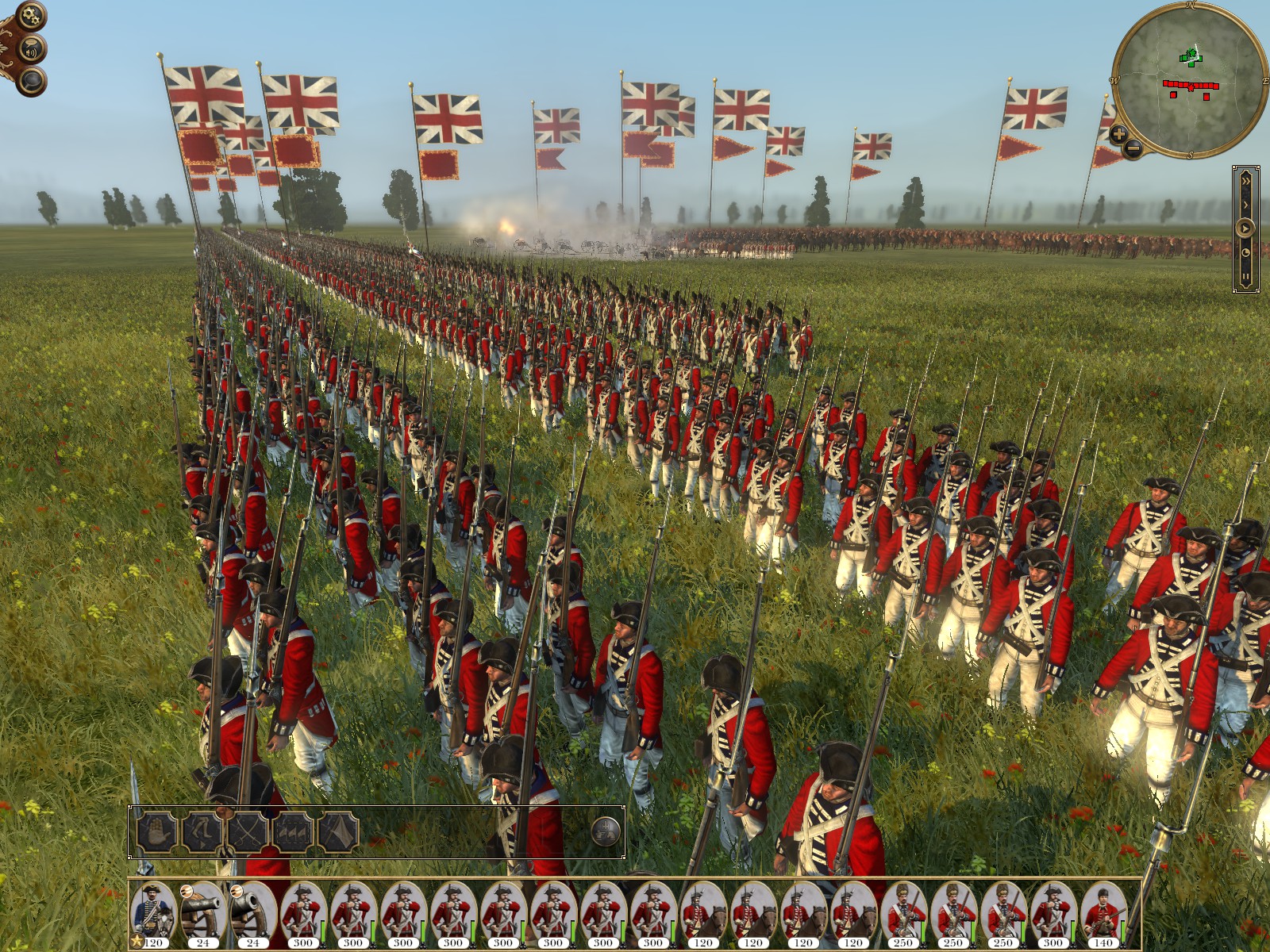The image size is (1270, 952).
Task: Click the grouping icon right of the command panel
Action: coord(606,833)
